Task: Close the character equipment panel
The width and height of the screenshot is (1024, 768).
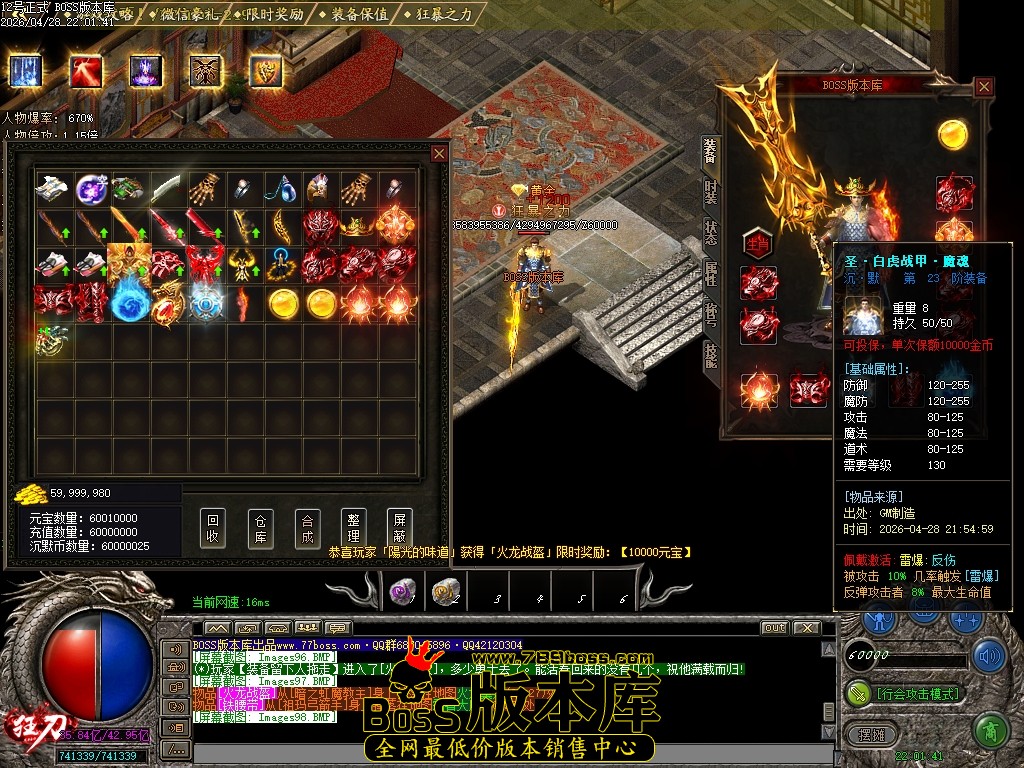Action: pos(984,87)
